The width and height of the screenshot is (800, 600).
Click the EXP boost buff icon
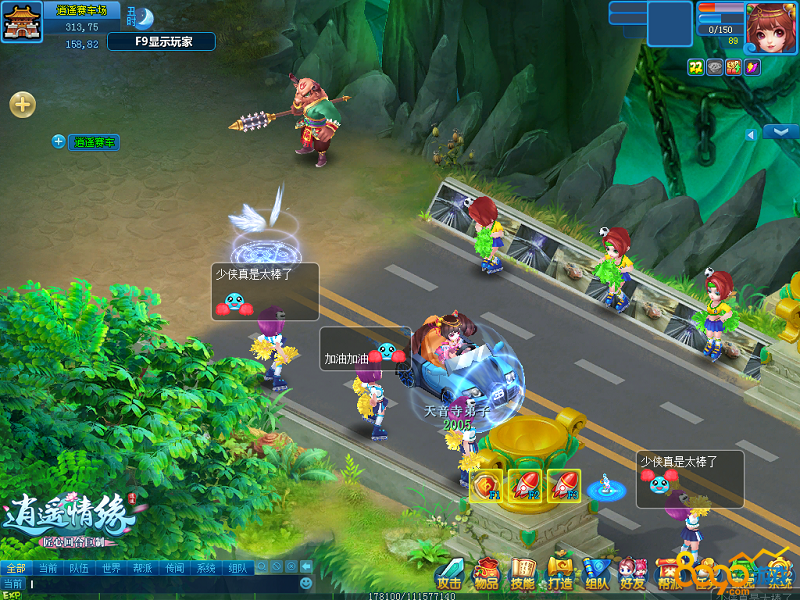coord(731,67)
